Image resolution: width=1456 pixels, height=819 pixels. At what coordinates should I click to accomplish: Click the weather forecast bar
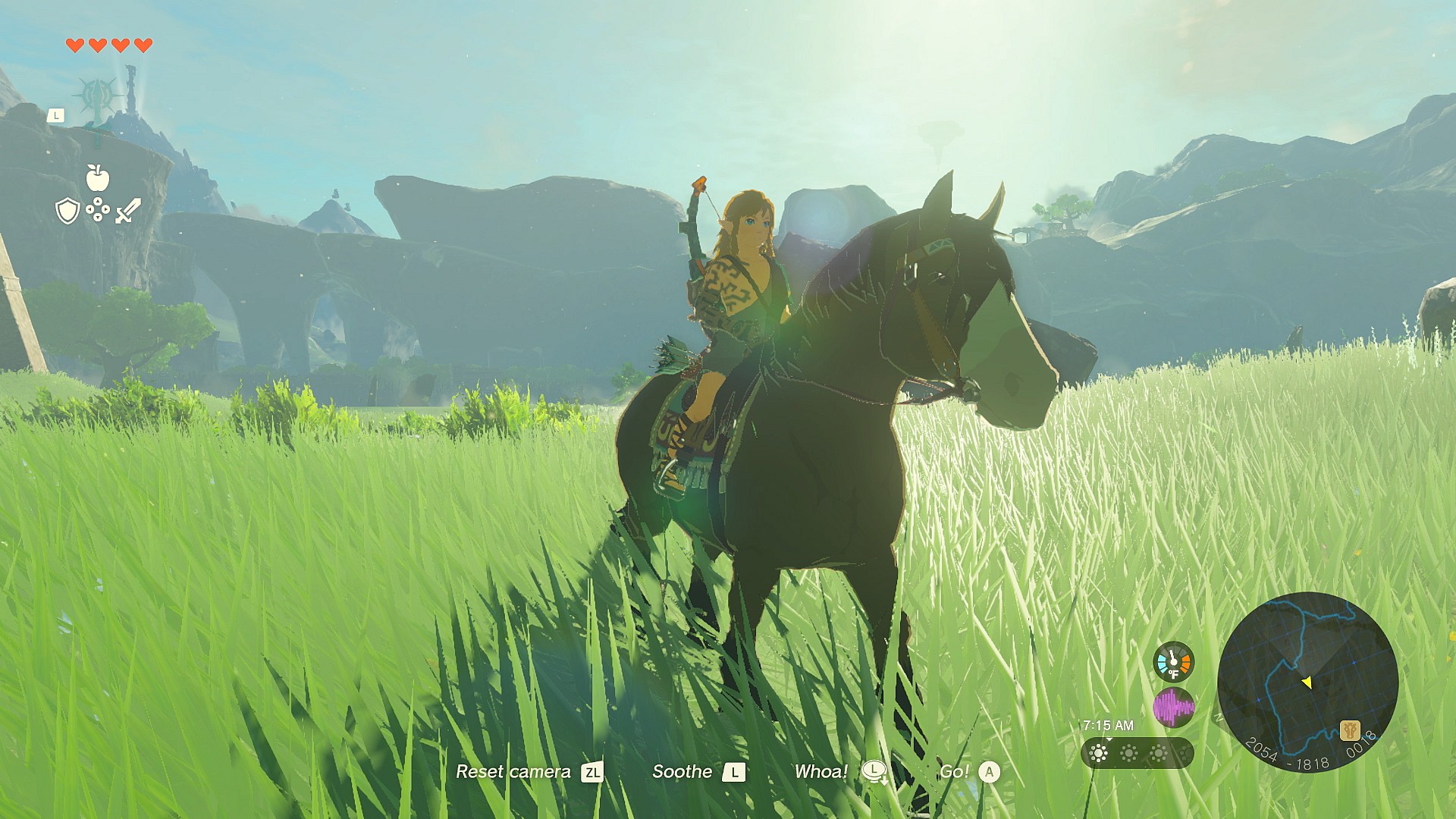tap(1137, 753)
